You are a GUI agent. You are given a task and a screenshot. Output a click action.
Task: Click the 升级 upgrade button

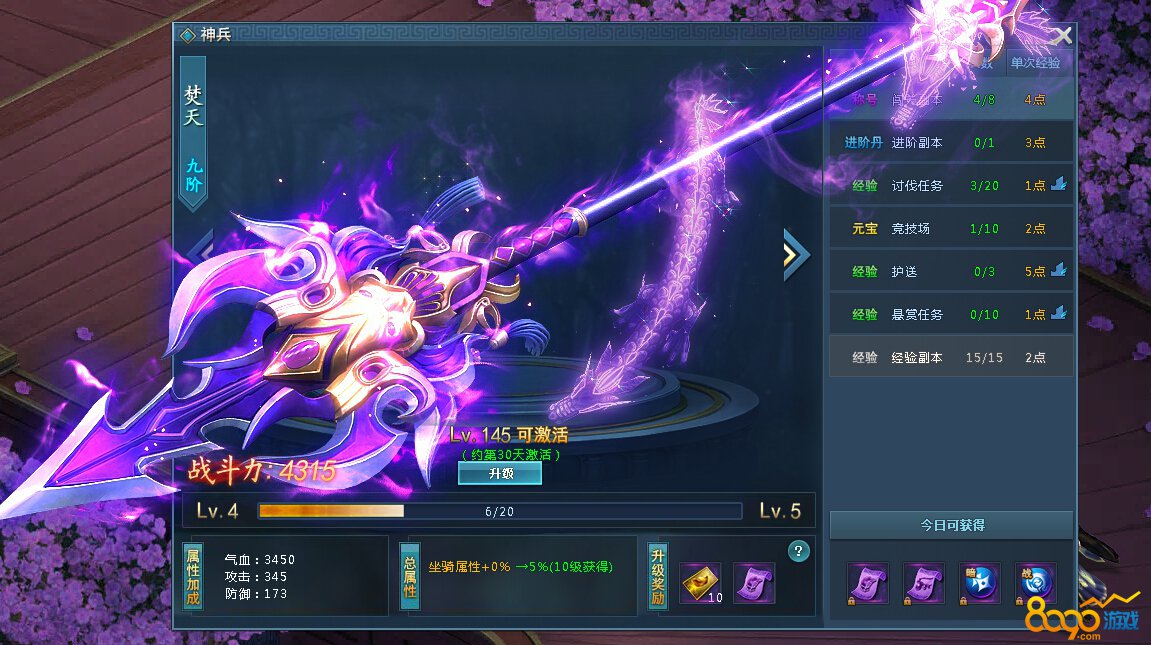[x=500, y=474]
